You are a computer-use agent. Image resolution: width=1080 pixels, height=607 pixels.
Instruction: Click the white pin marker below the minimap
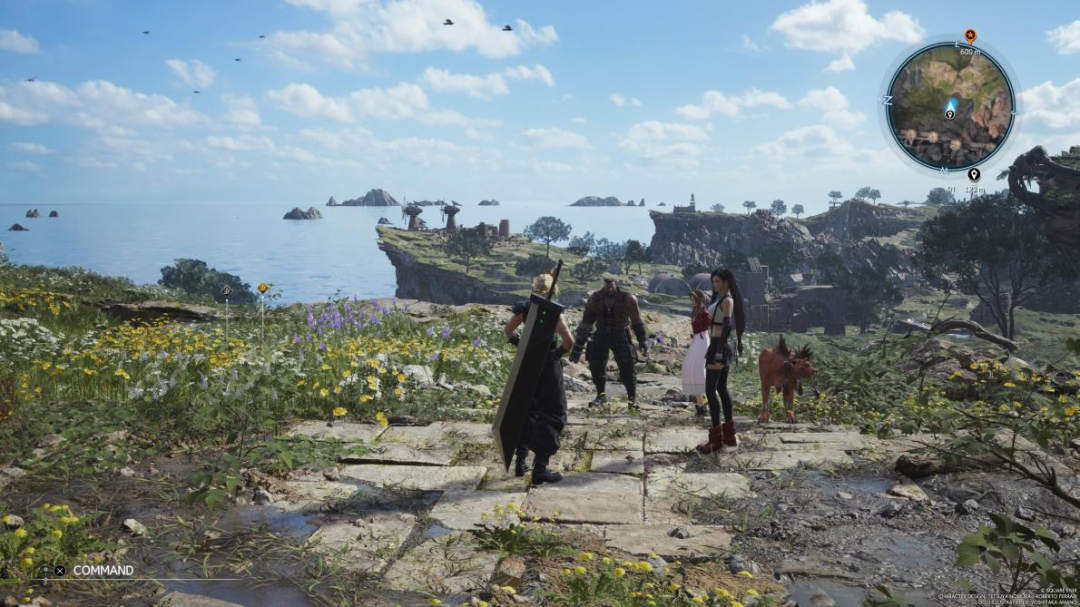[973, 174]
